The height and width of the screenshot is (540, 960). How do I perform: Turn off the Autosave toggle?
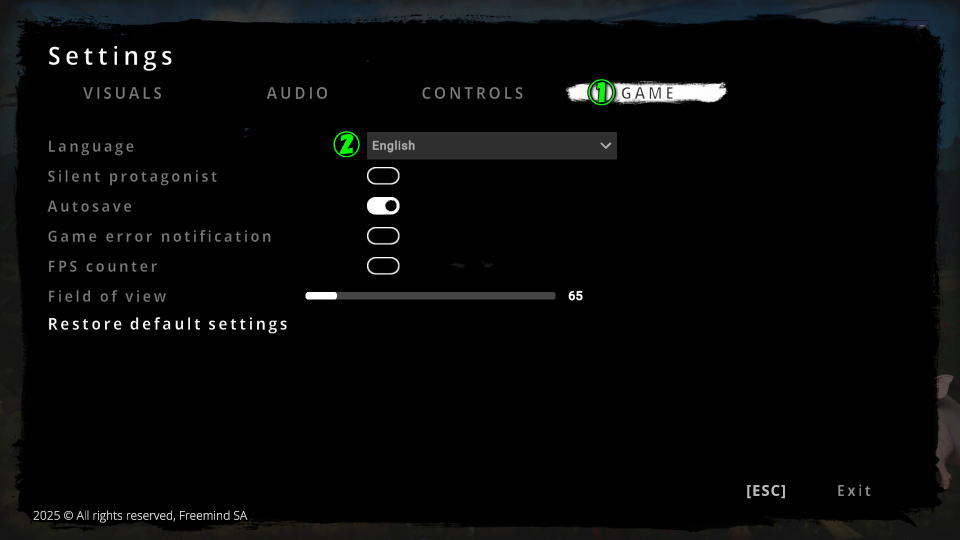point(383,206)
